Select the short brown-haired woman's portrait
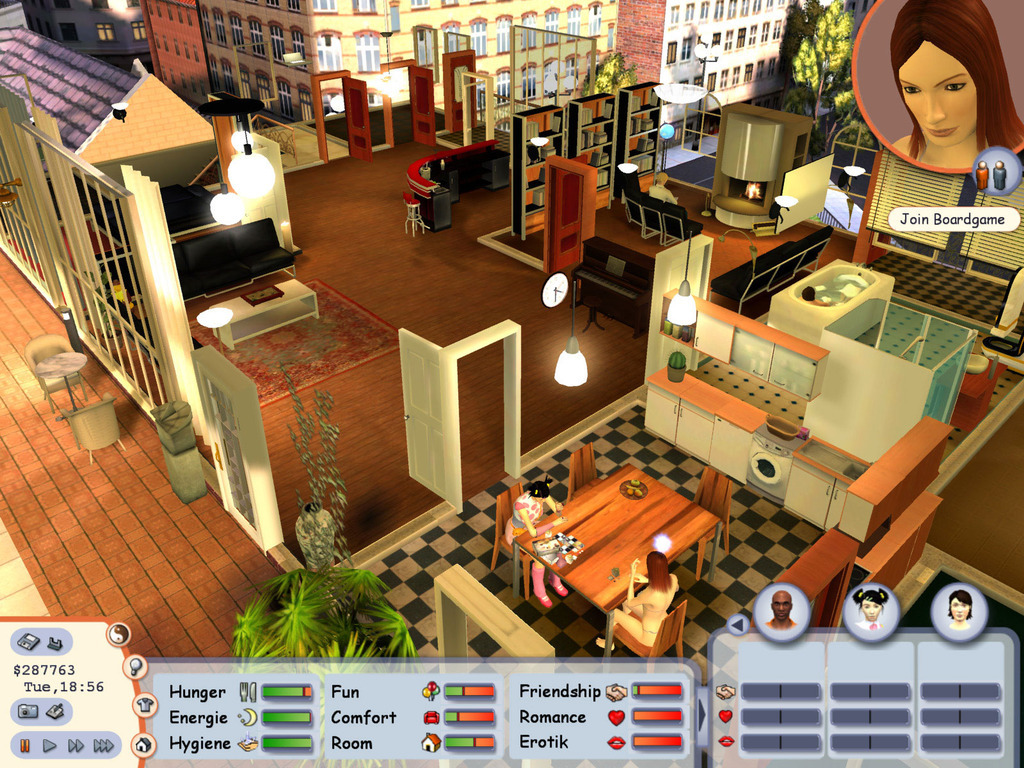Image resolution: width=1024 pixels, height=768 pixels. tap(959, 610)
